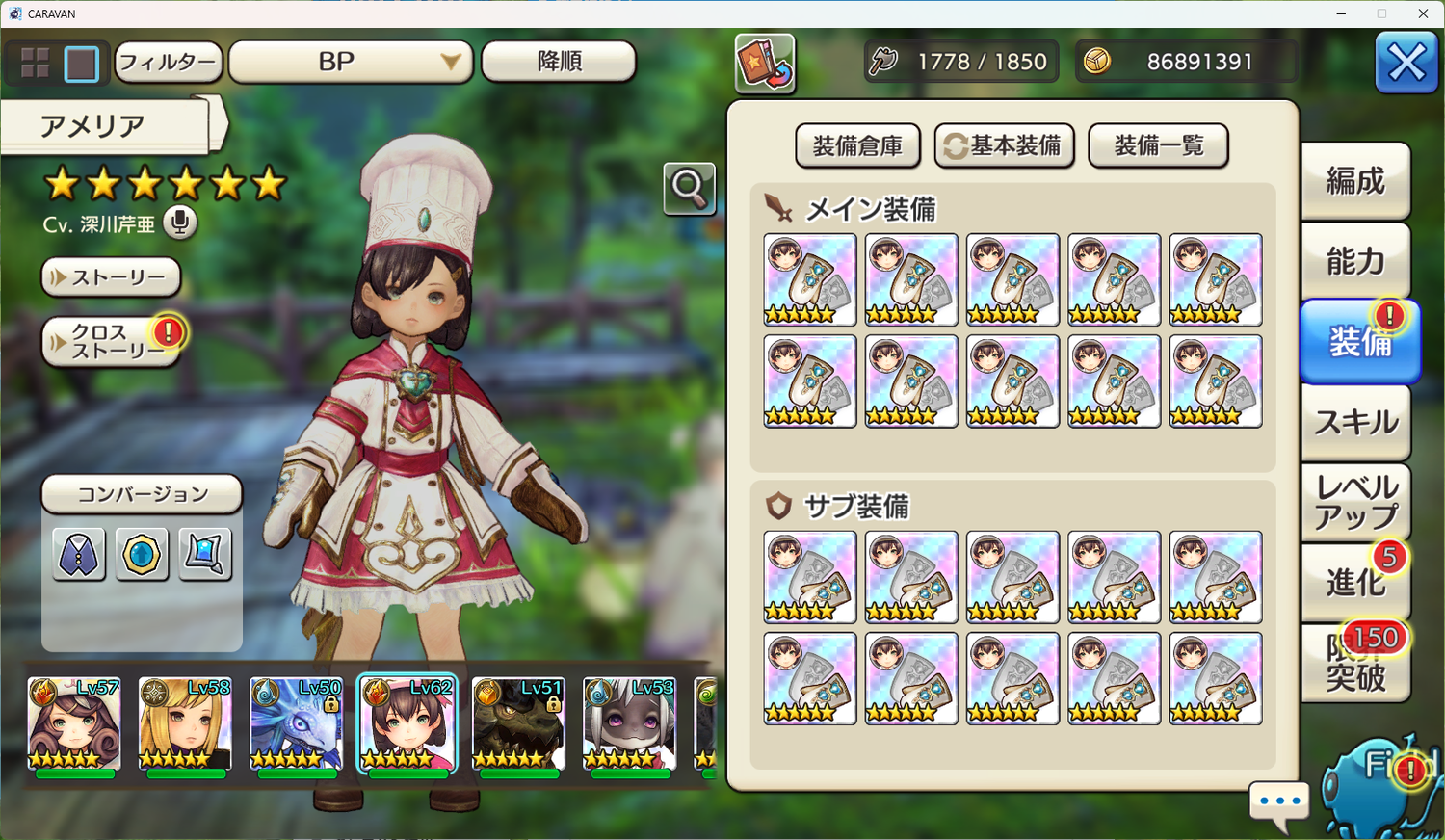Switch to the 能力 tab

pyautogui.click(x=1354, y=261)
